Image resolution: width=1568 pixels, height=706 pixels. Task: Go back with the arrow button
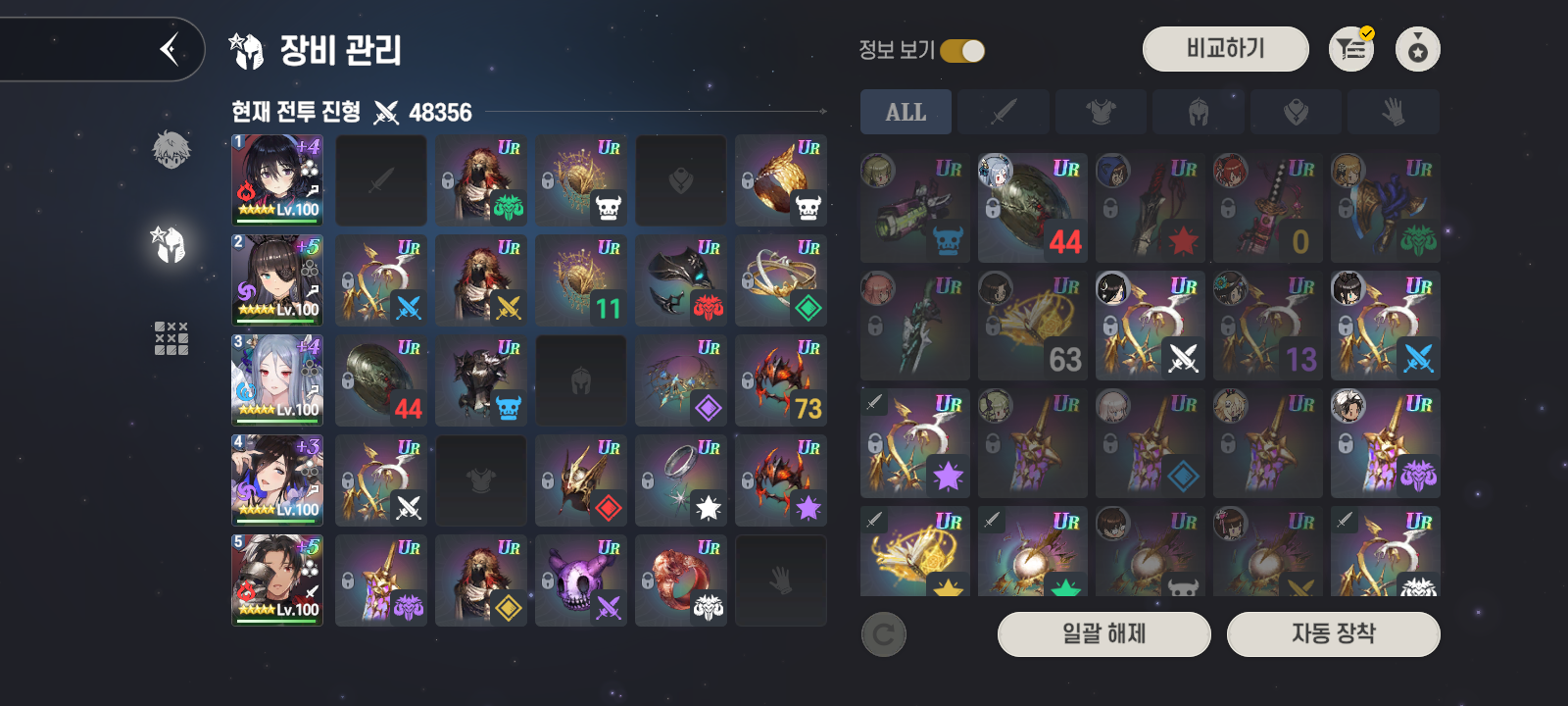170,49
